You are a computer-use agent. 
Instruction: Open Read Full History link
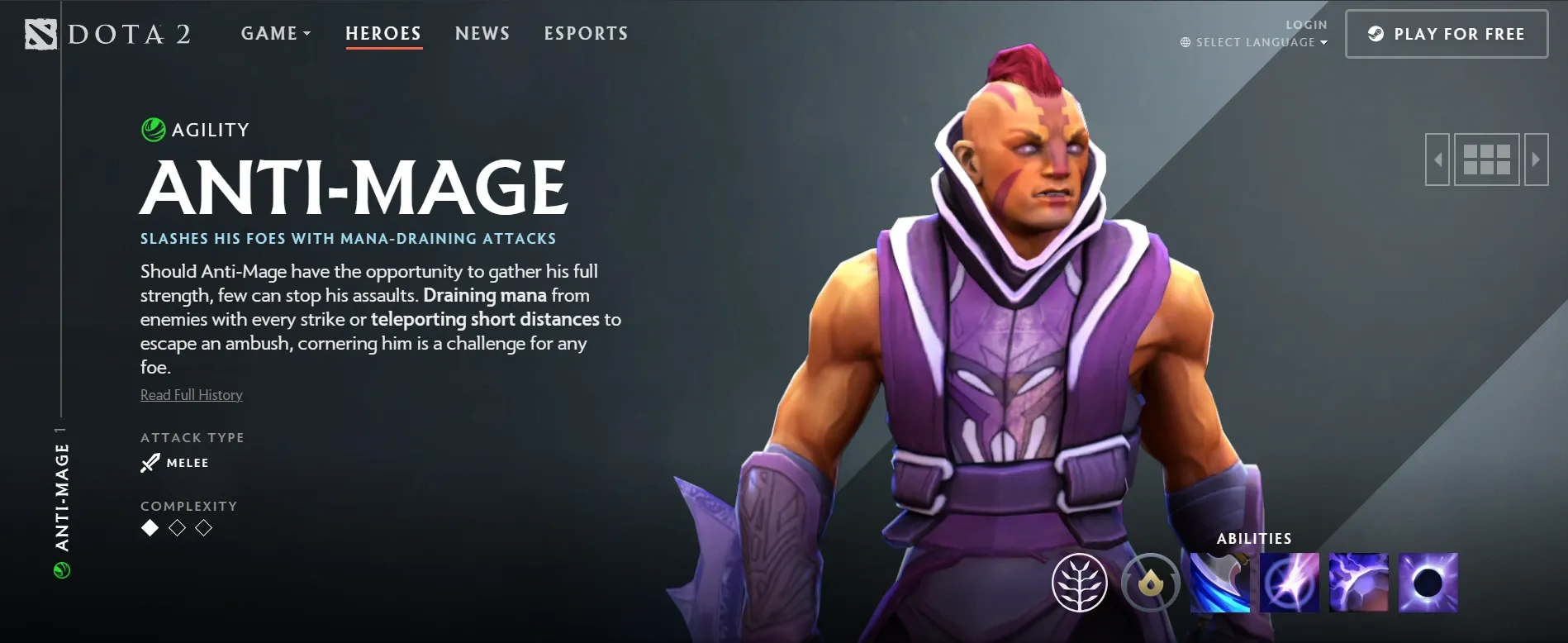(191, 394)
